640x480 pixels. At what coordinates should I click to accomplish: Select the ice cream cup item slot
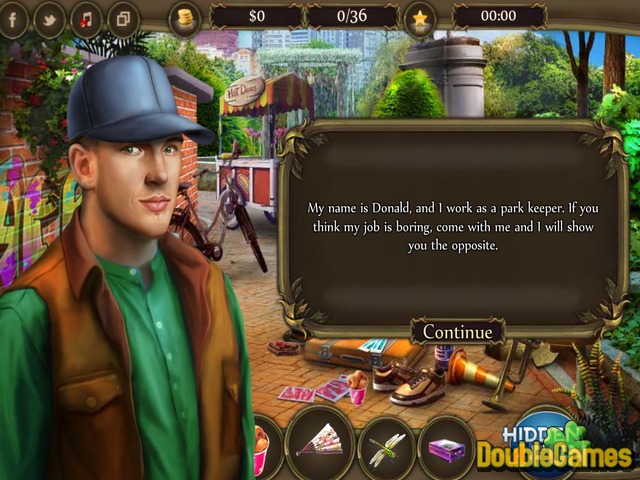261,447
